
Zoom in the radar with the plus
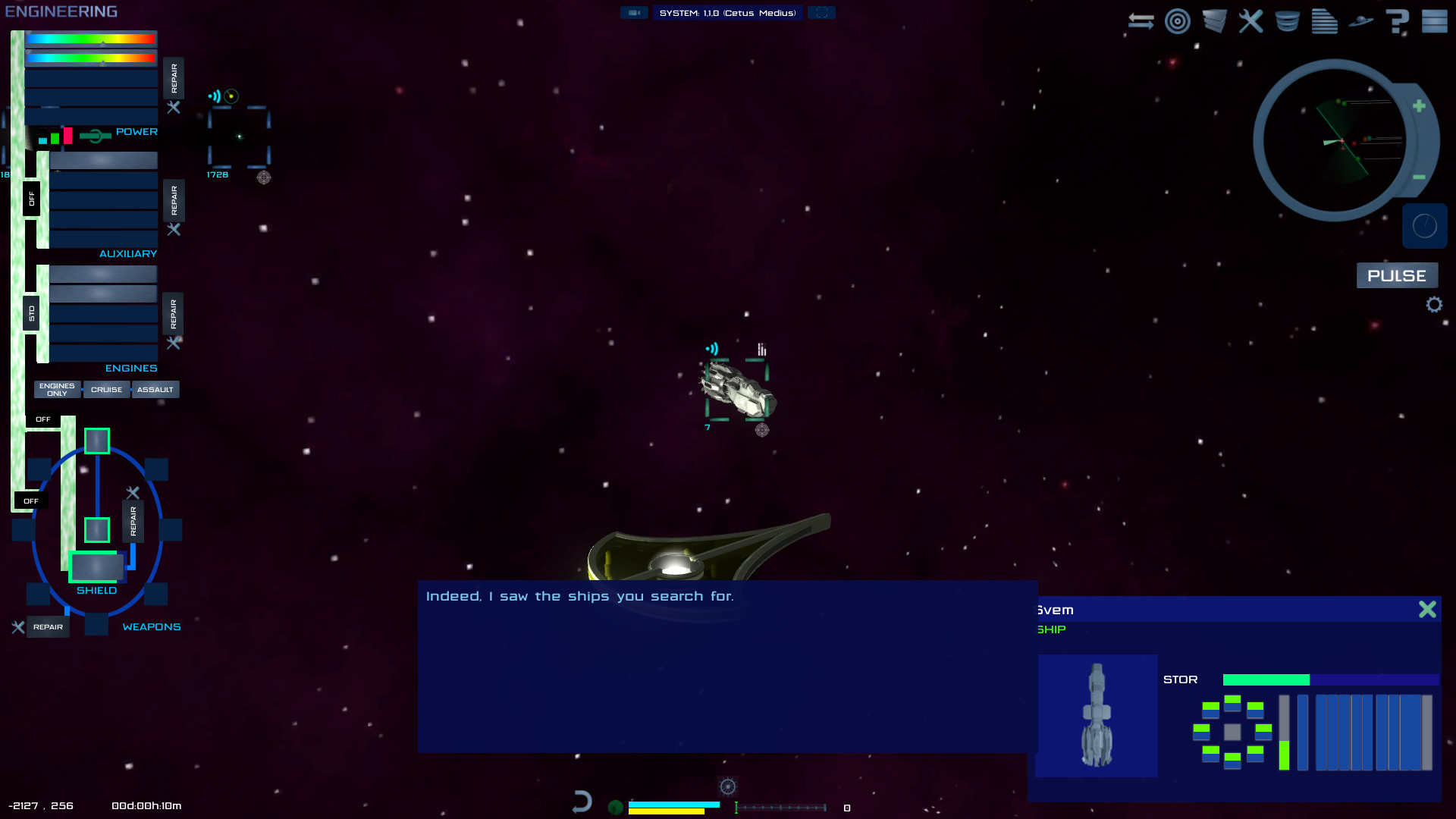1419,106
